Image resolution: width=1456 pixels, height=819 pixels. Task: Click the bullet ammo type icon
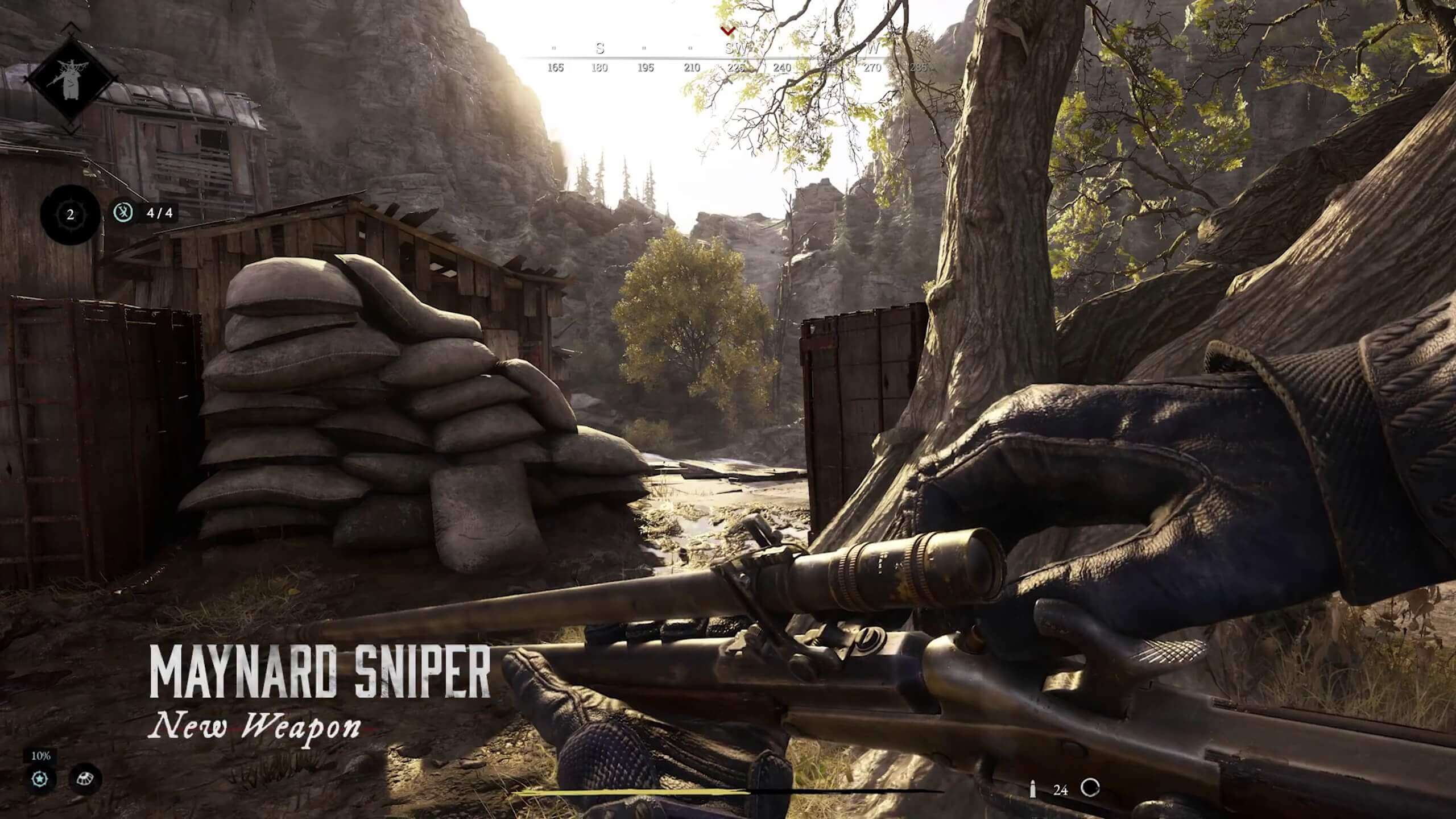point(1033,789)
